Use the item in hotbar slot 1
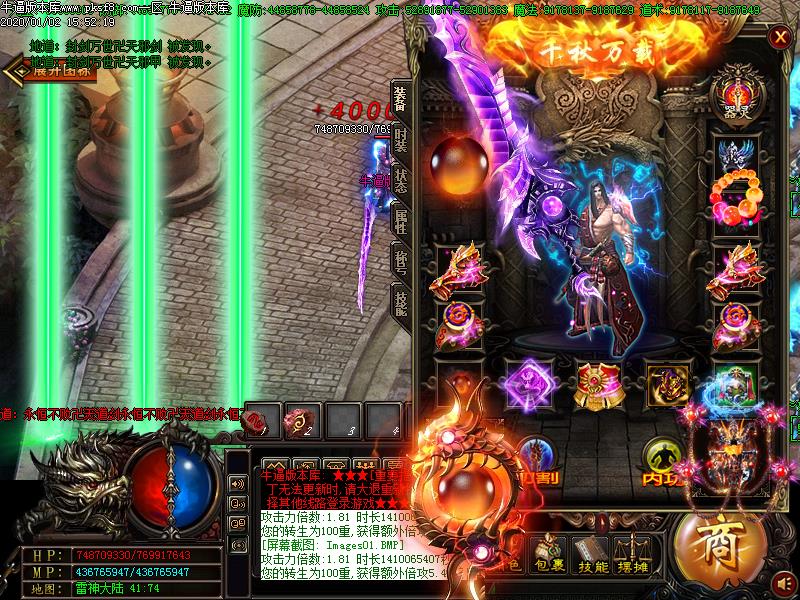The width and height of the screenshot is (800, 600). click(x=258, y=418)
